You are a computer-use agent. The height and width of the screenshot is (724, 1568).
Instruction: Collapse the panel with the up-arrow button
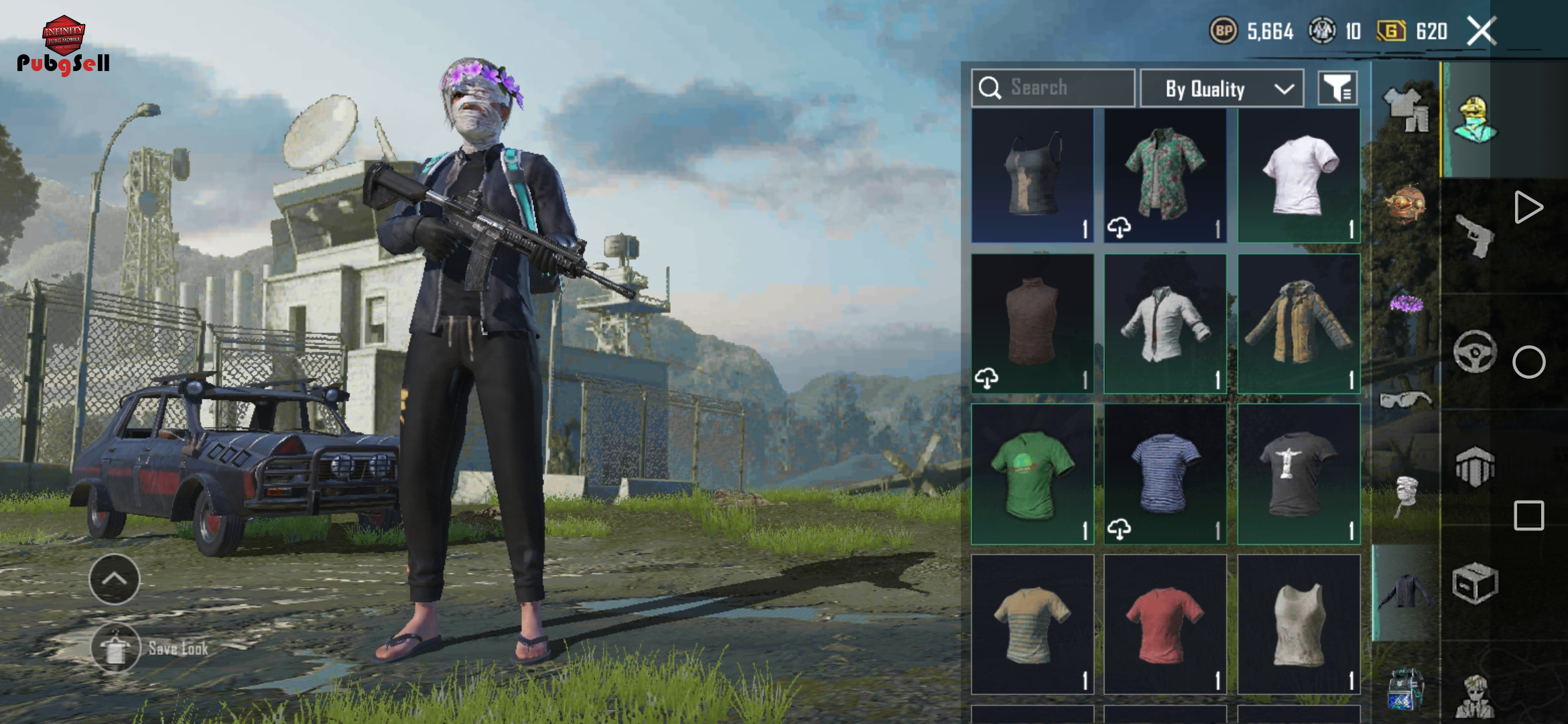115,579
